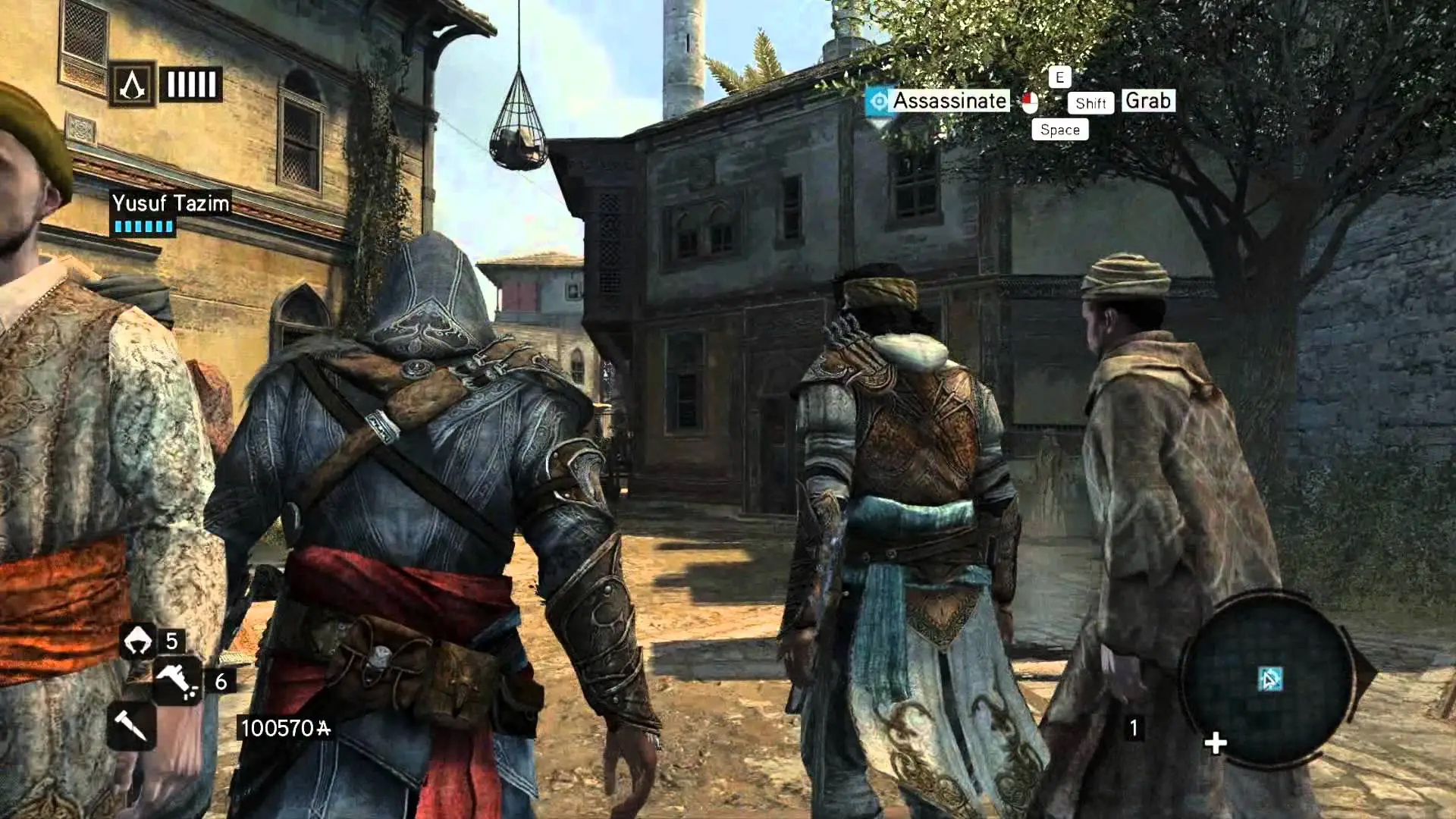Click the white plus icon beside the minimap
1456x819 pixels.
(x=1215, y=743)
